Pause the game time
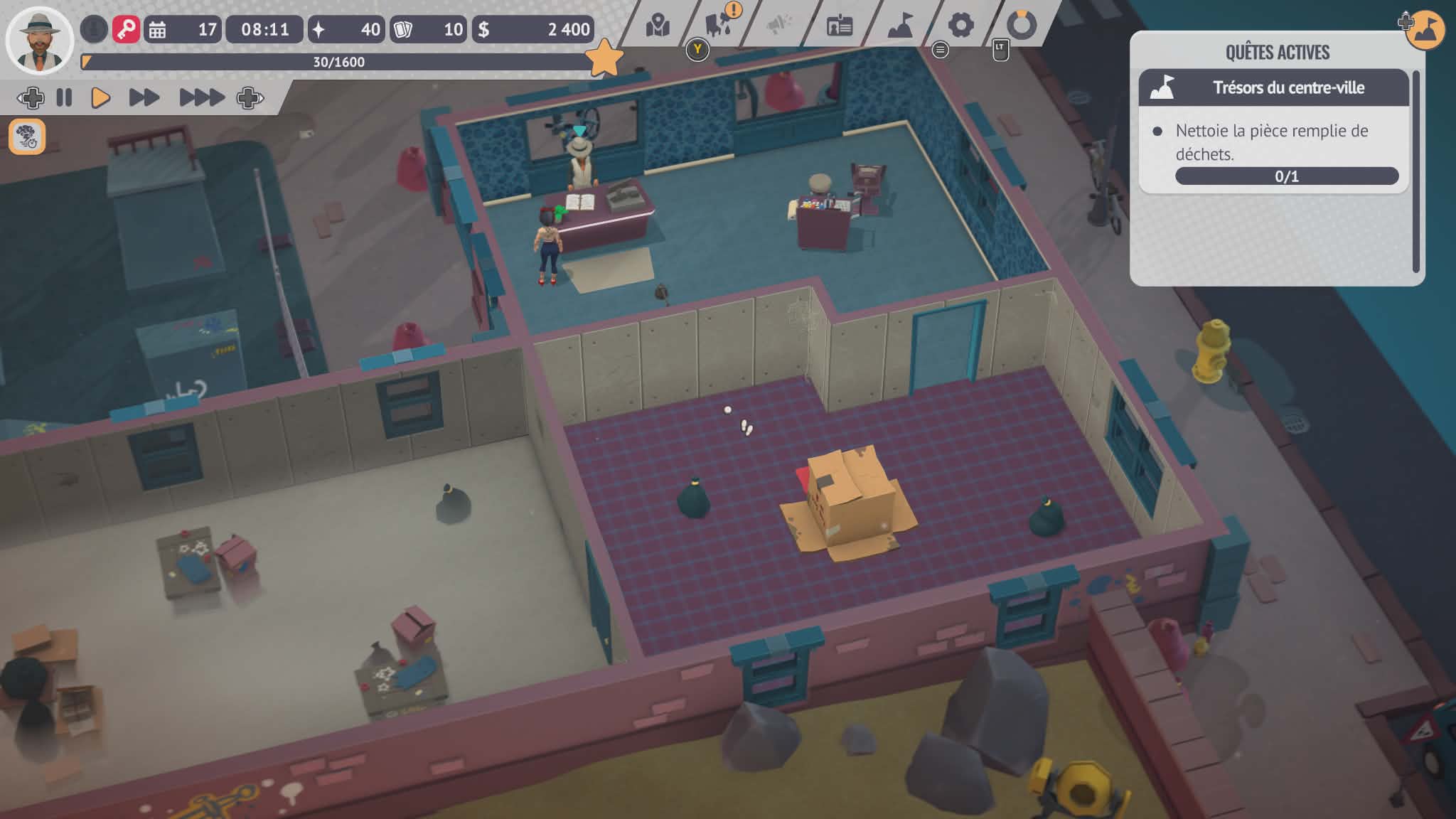The height and width of the screenshot is (819, 1456). click(64, 97)
